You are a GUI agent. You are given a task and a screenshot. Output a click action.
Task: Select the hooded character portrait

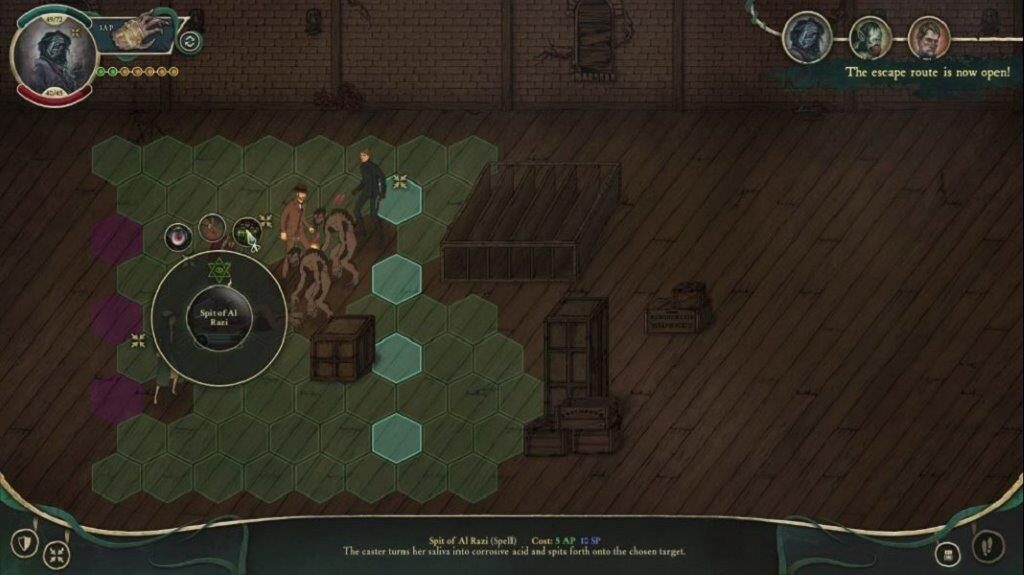coord(52,52)
